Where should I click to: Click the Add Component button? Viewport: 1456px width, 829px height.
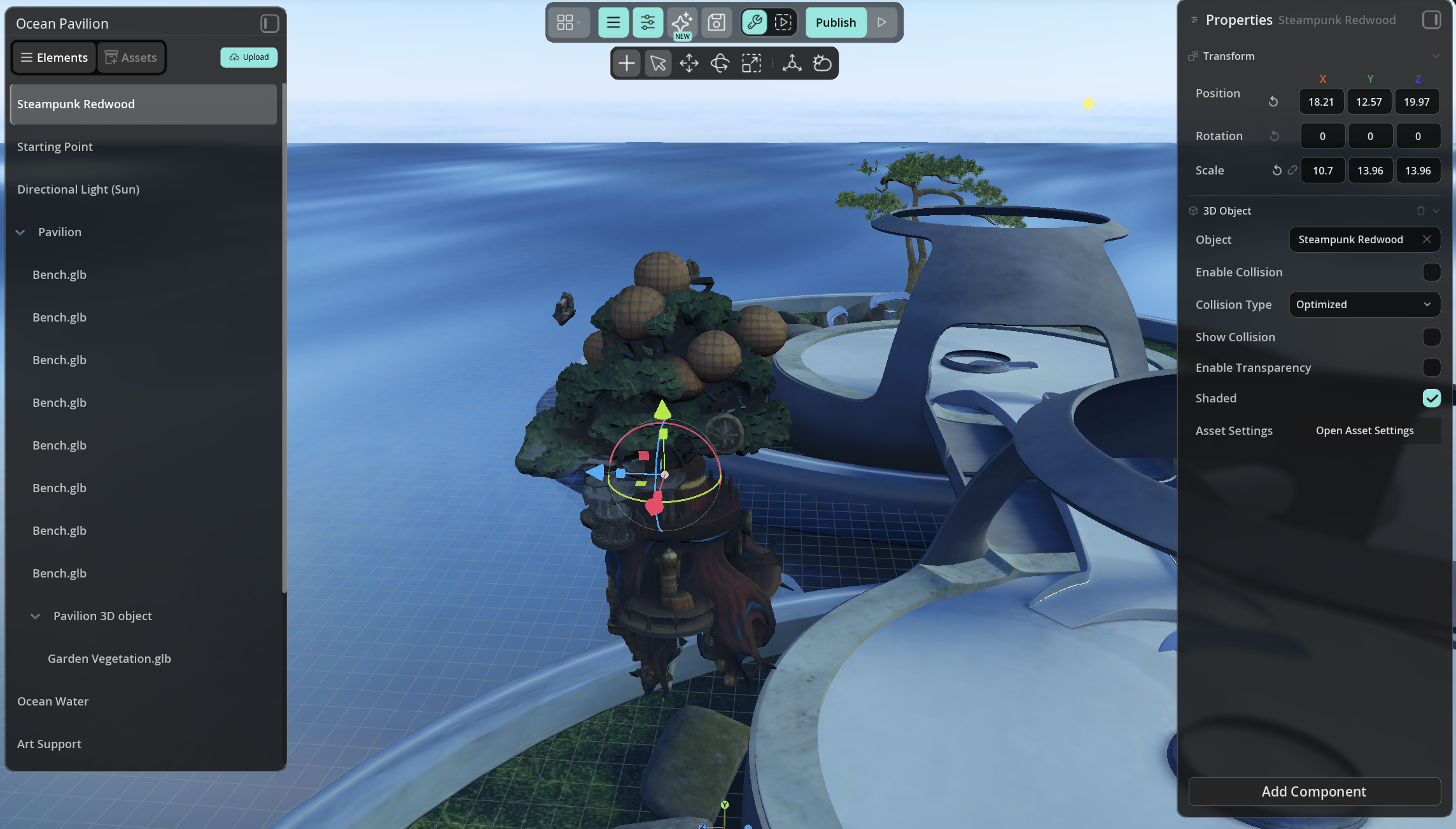point(1313,791)
